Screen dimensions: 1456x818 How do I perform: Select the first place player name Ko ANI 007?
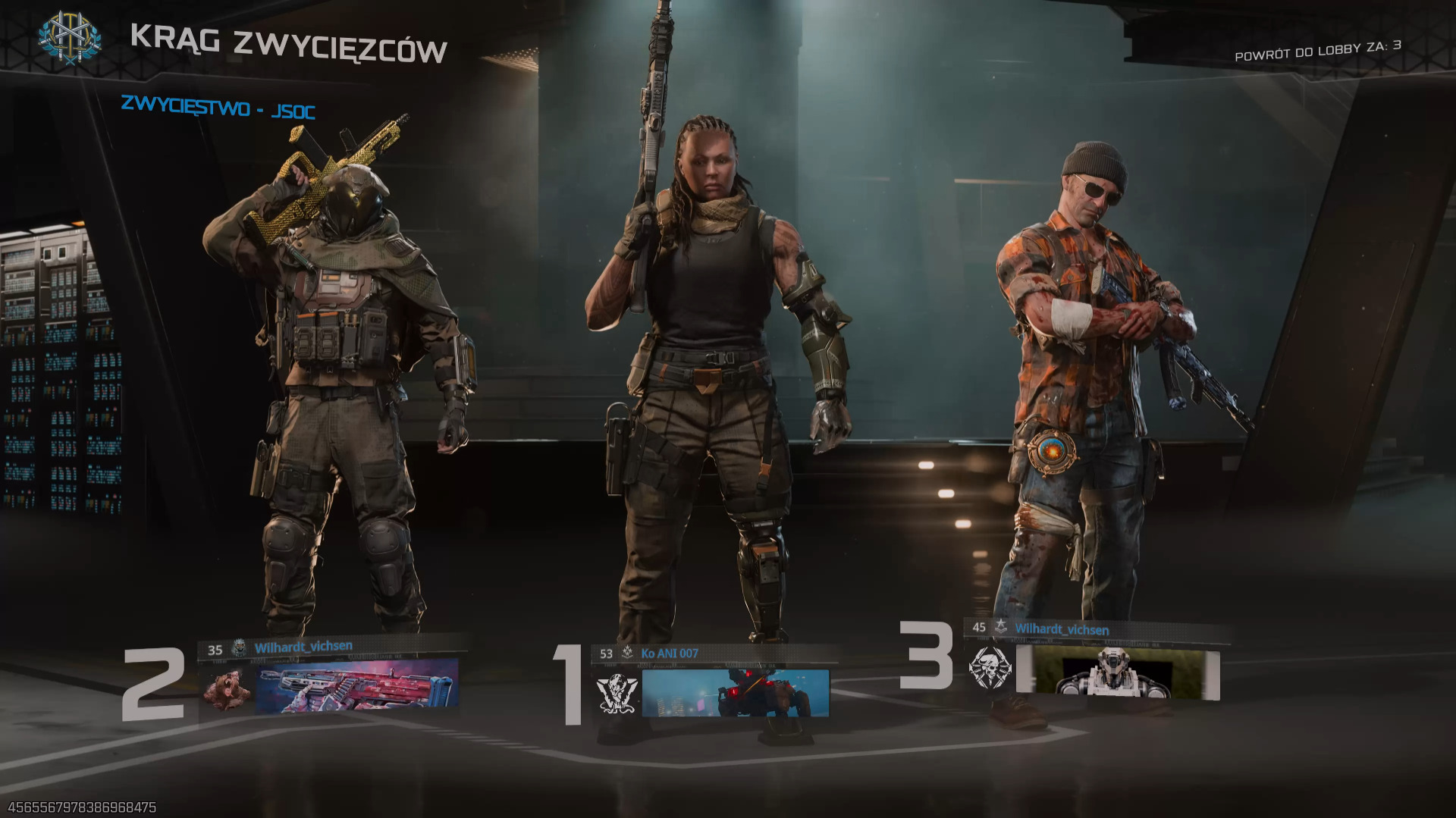(670, 653)
